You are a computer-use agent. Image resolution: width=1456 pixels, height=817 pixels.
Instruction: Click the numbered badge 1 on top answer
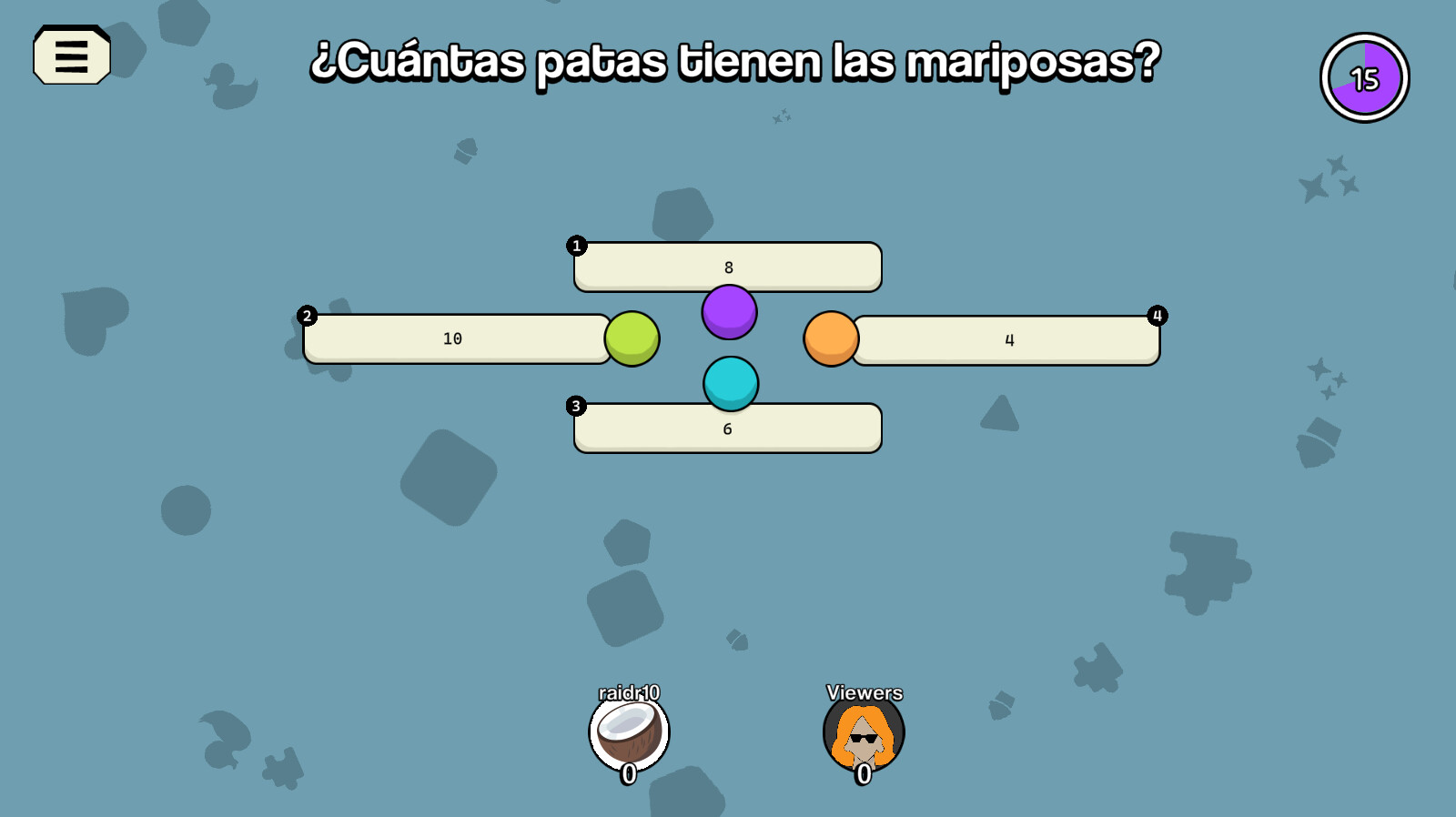point(576,246)
